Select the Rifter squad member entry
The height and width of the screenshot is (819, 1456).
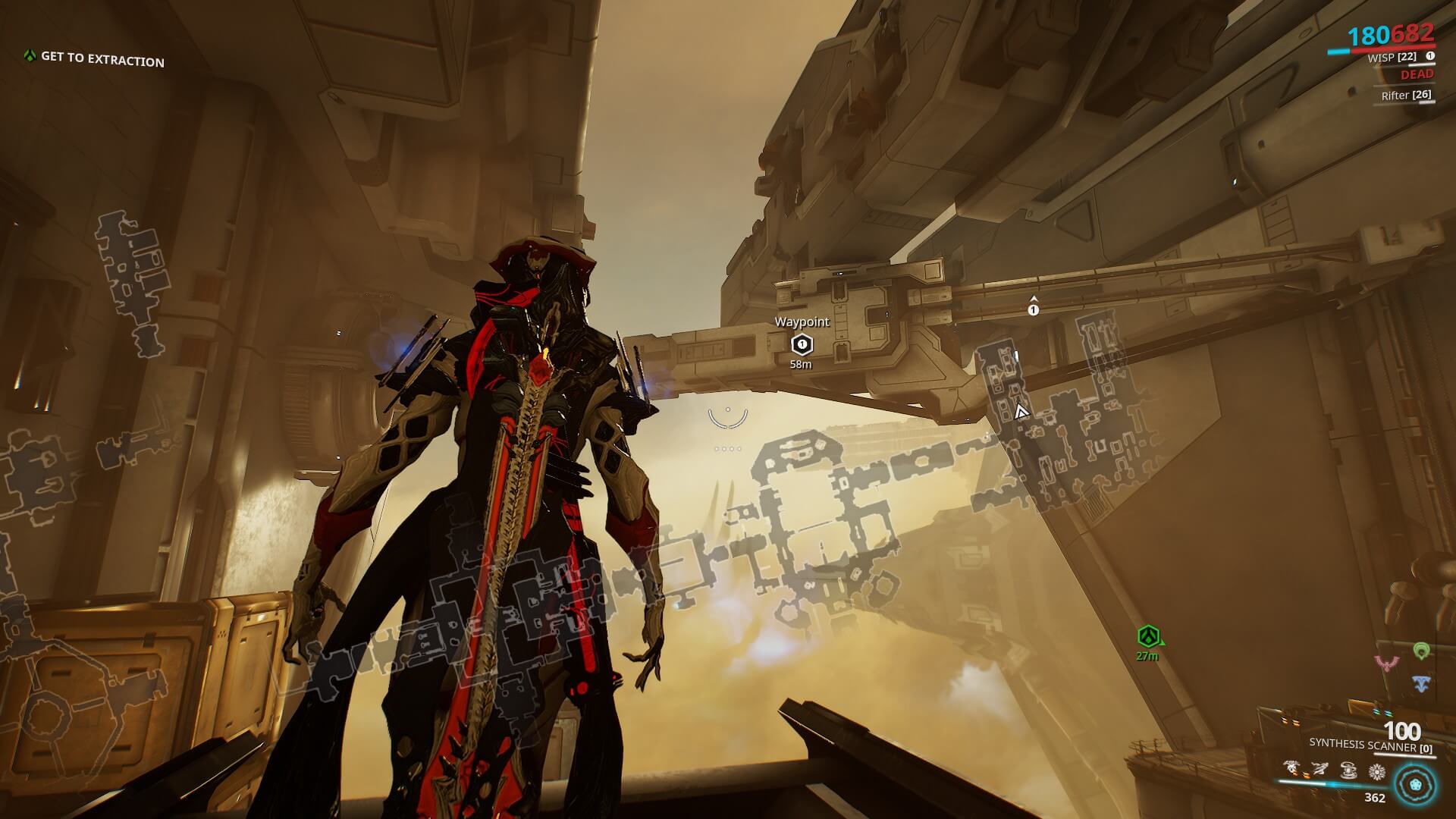point(1406,96)
